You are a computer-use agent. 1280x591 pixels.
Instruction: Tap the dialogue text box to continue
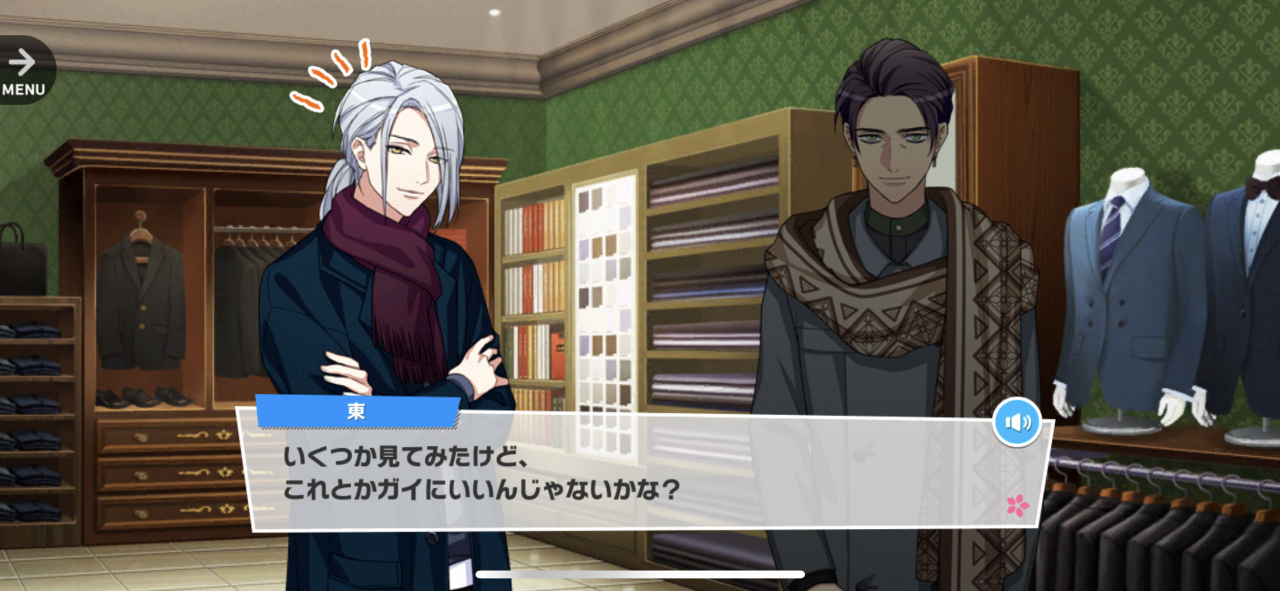(640, 475)
